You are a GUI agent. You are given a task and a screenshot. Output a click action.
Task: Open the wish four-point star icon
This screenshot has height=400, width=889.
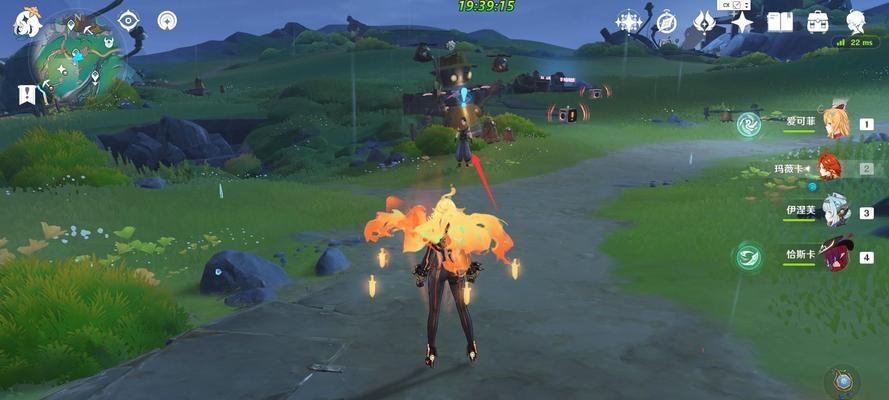click(741, 22)
